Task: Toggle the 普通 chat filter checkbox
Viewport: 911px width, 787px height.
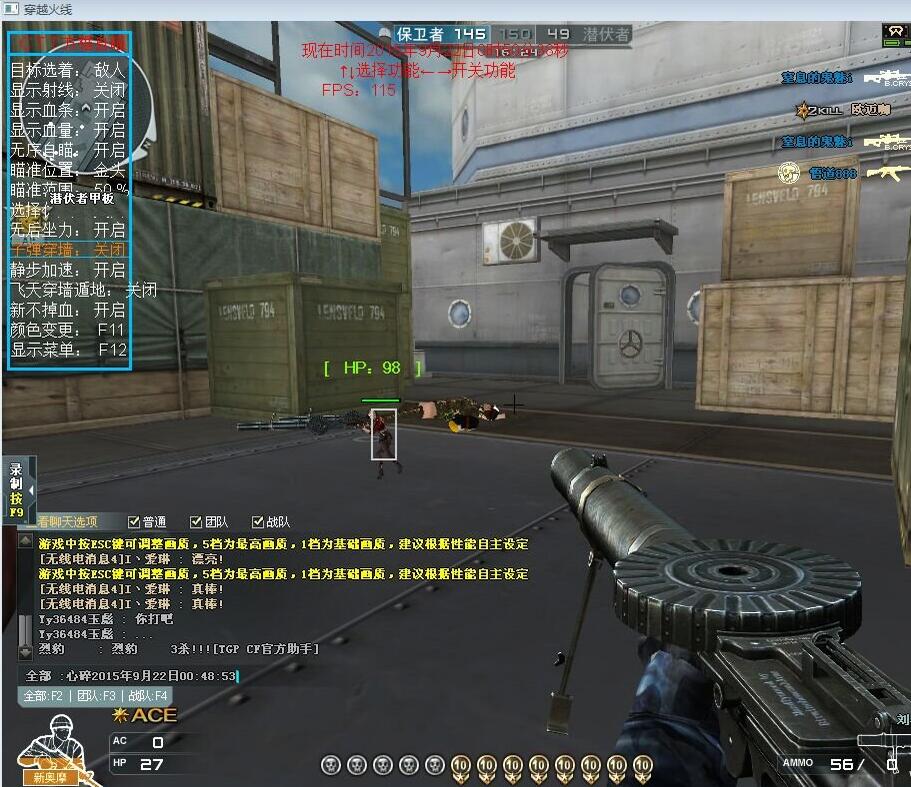Action: [x=134, y=522]
